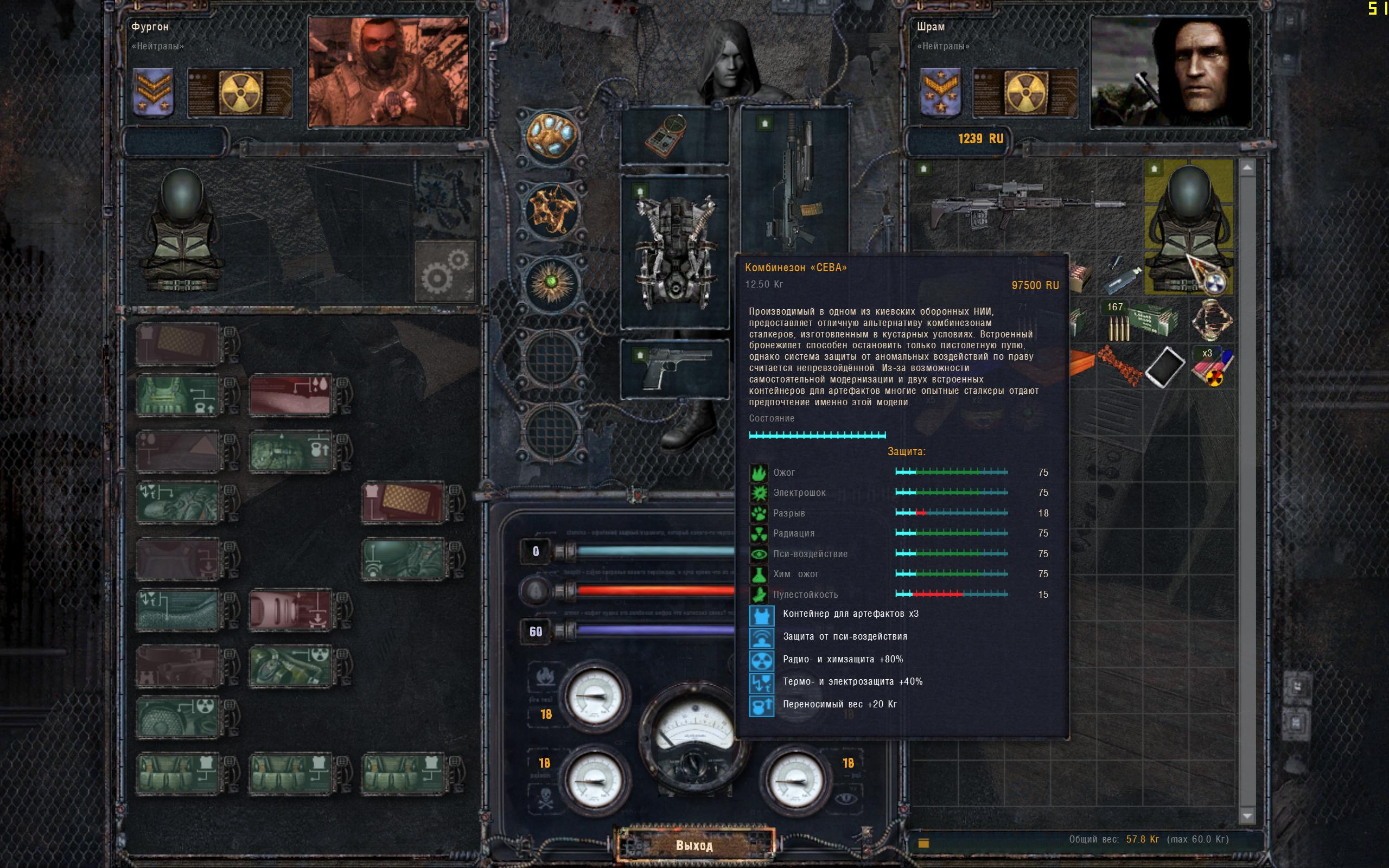Select the honeycomb radiation filter upgrade
The height and width of the screenshot is (868, 1389).
(178, 718)
